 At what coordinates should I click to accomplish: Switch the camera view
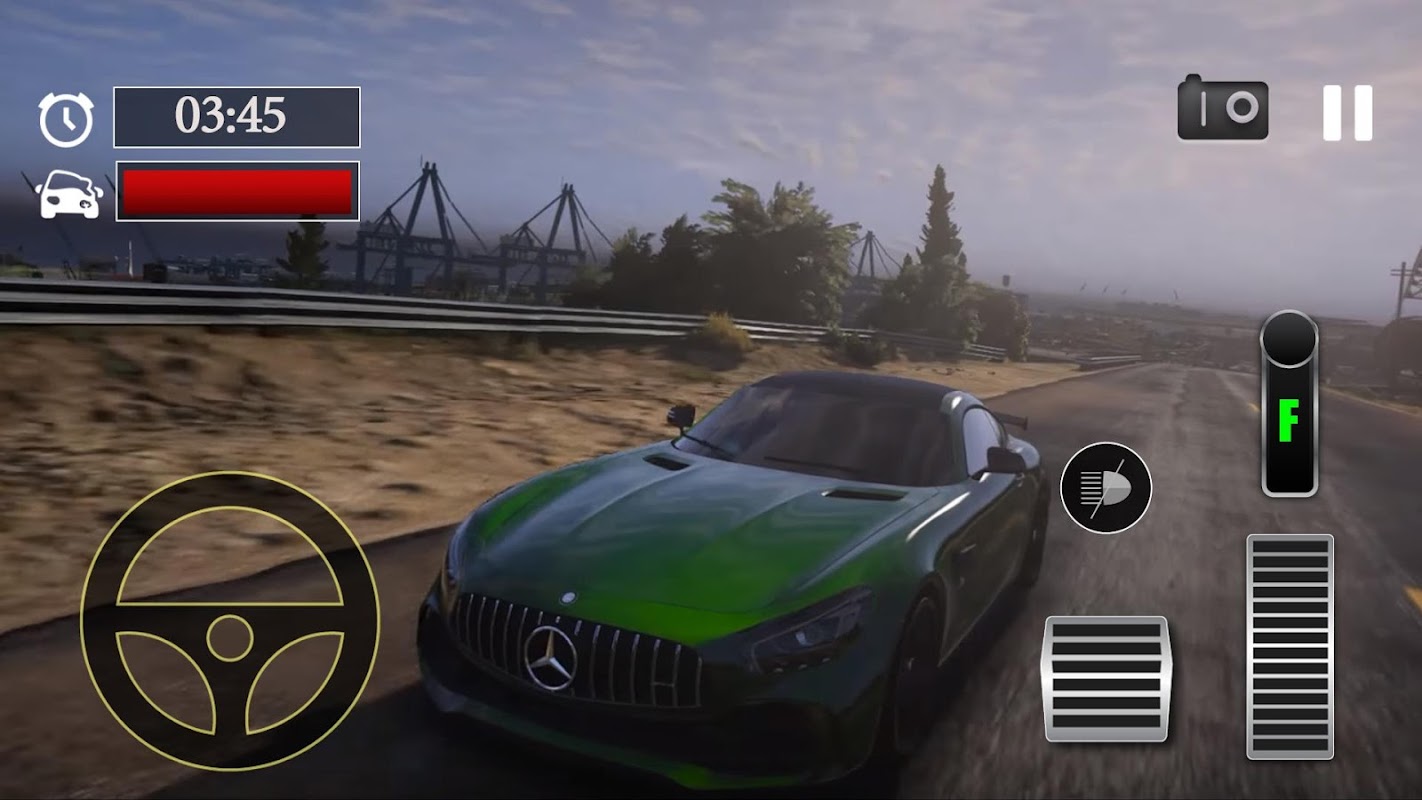(1223, 108)
